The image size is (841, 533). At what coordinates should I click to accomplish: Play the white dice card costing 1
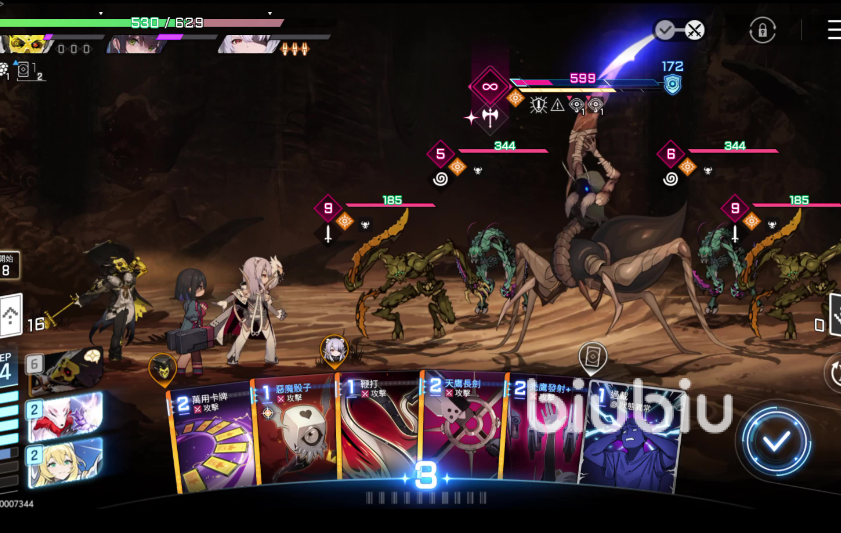point(297,440)
